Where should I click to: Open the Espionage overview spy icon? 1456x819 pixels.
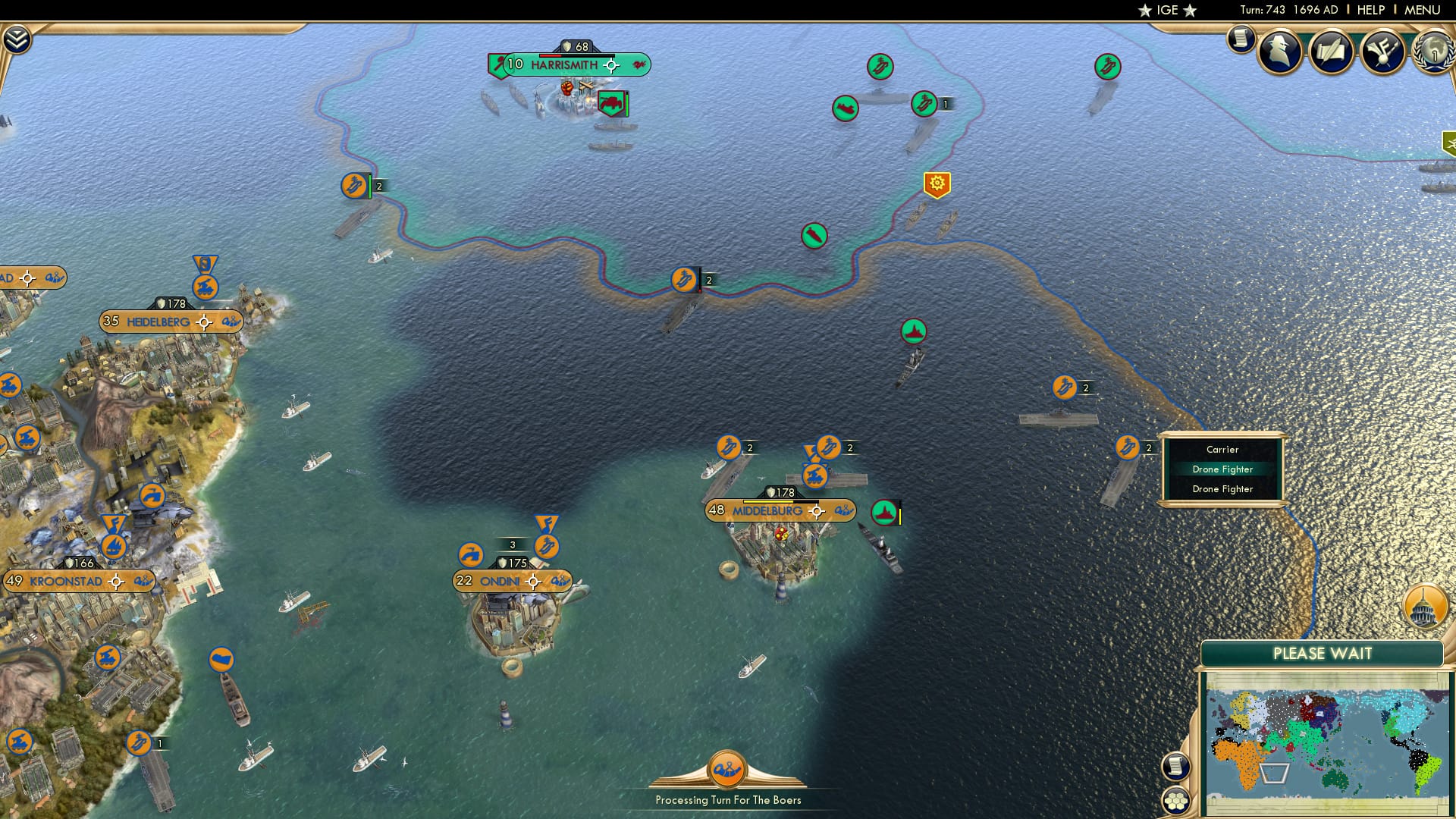point(1278,52)
